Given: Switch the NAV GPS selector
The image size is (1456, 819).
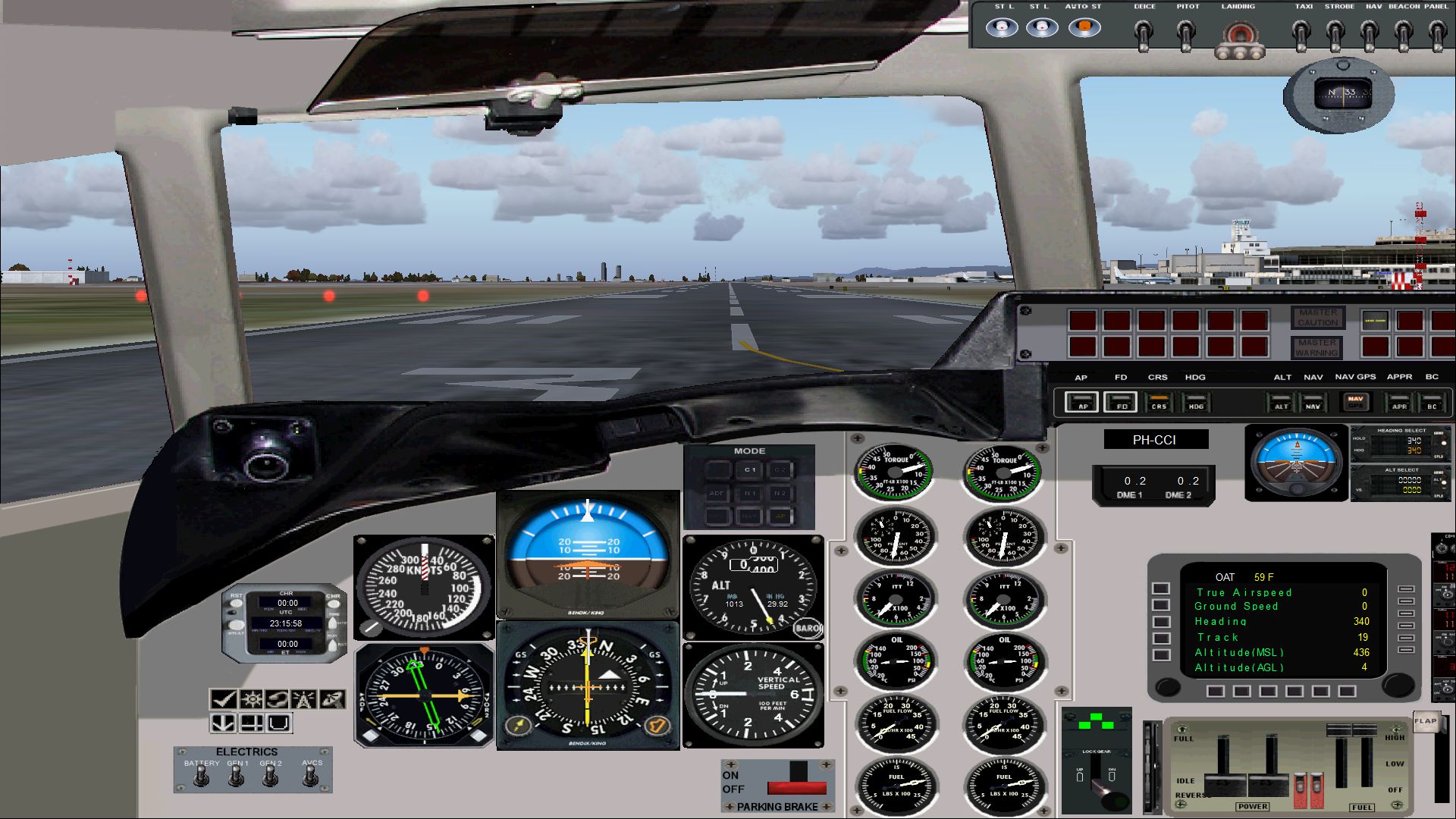Looking at the screenshot, I should pyautogui.click(x=1355, y=402).
